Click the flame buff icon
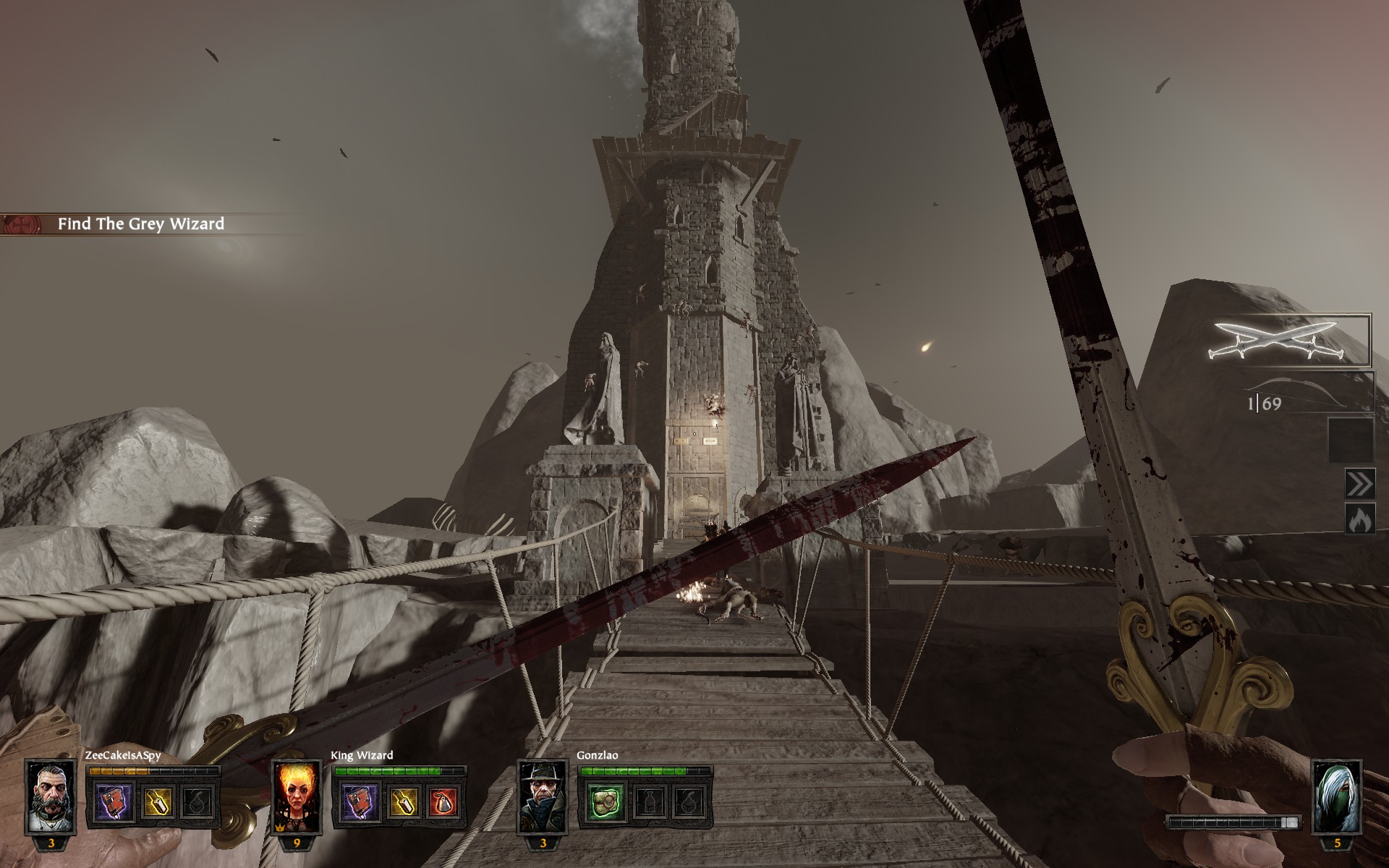This screenshot has width=1389, height=868. (x=1359, y=519)
